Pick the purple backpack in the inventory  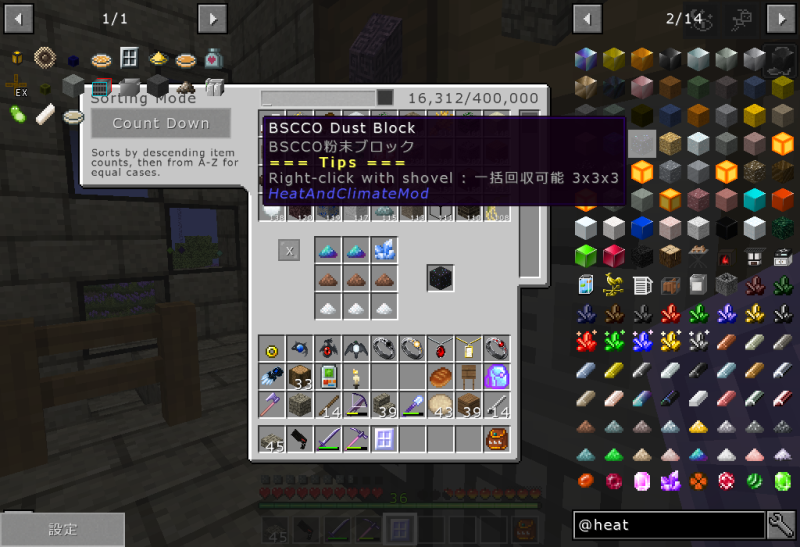pyautogui.click(x=496, y=377)
